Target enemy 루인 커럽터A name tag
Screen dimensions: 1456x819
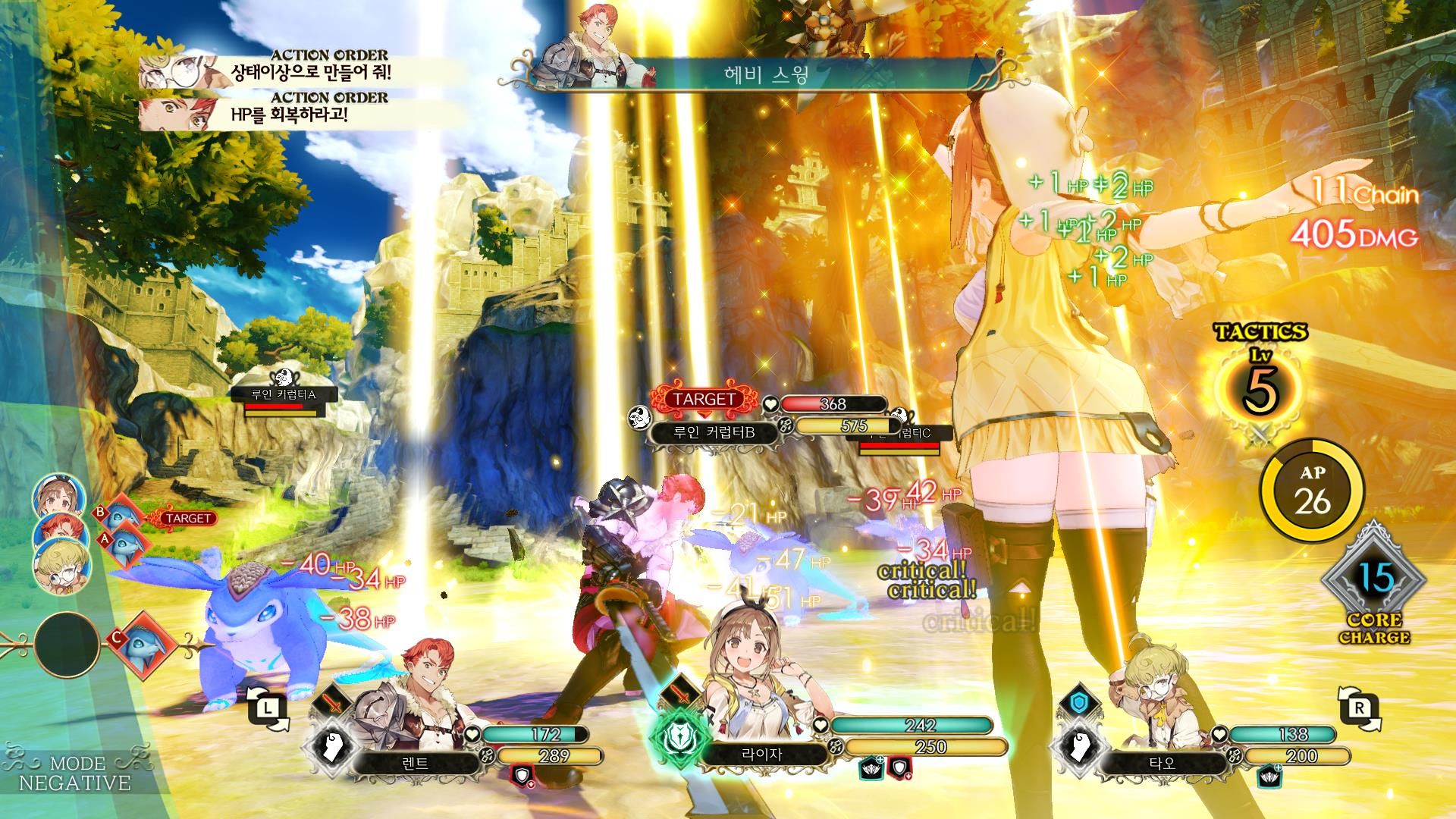point(284,394)
